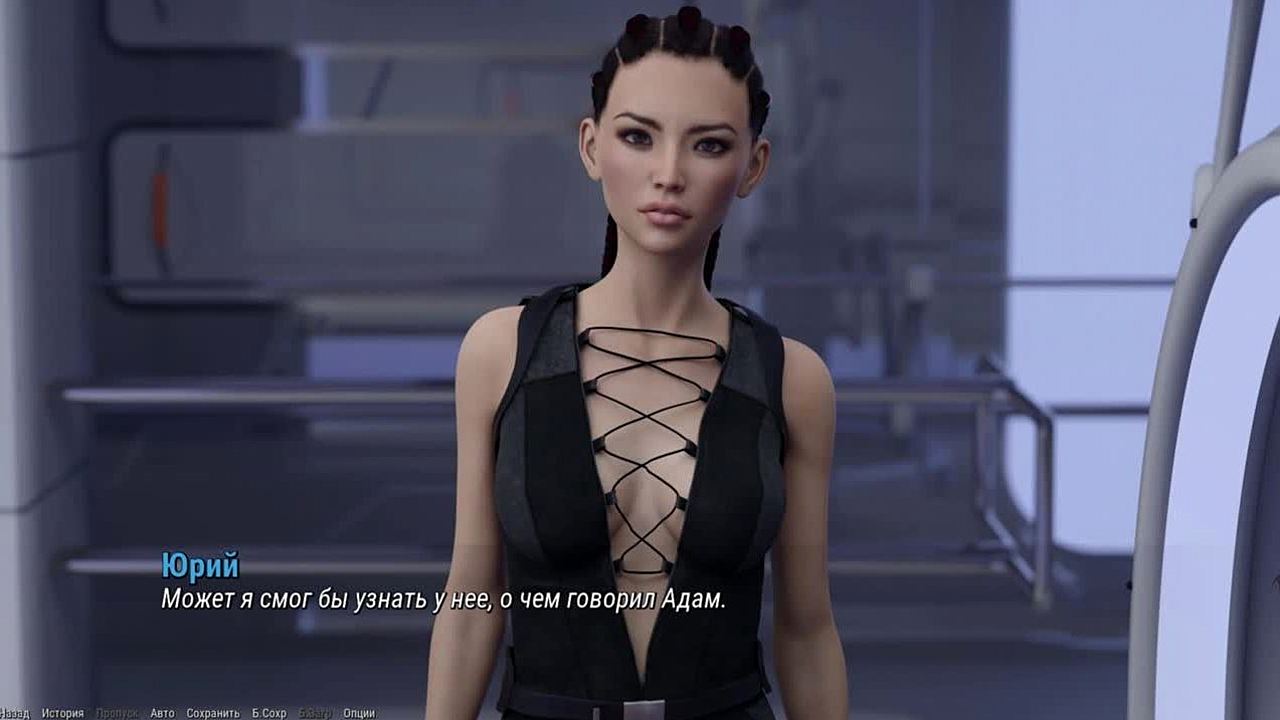Go back with the Назад button
The height and width of the screenshot is (720, 1280).
pos(14,713)
